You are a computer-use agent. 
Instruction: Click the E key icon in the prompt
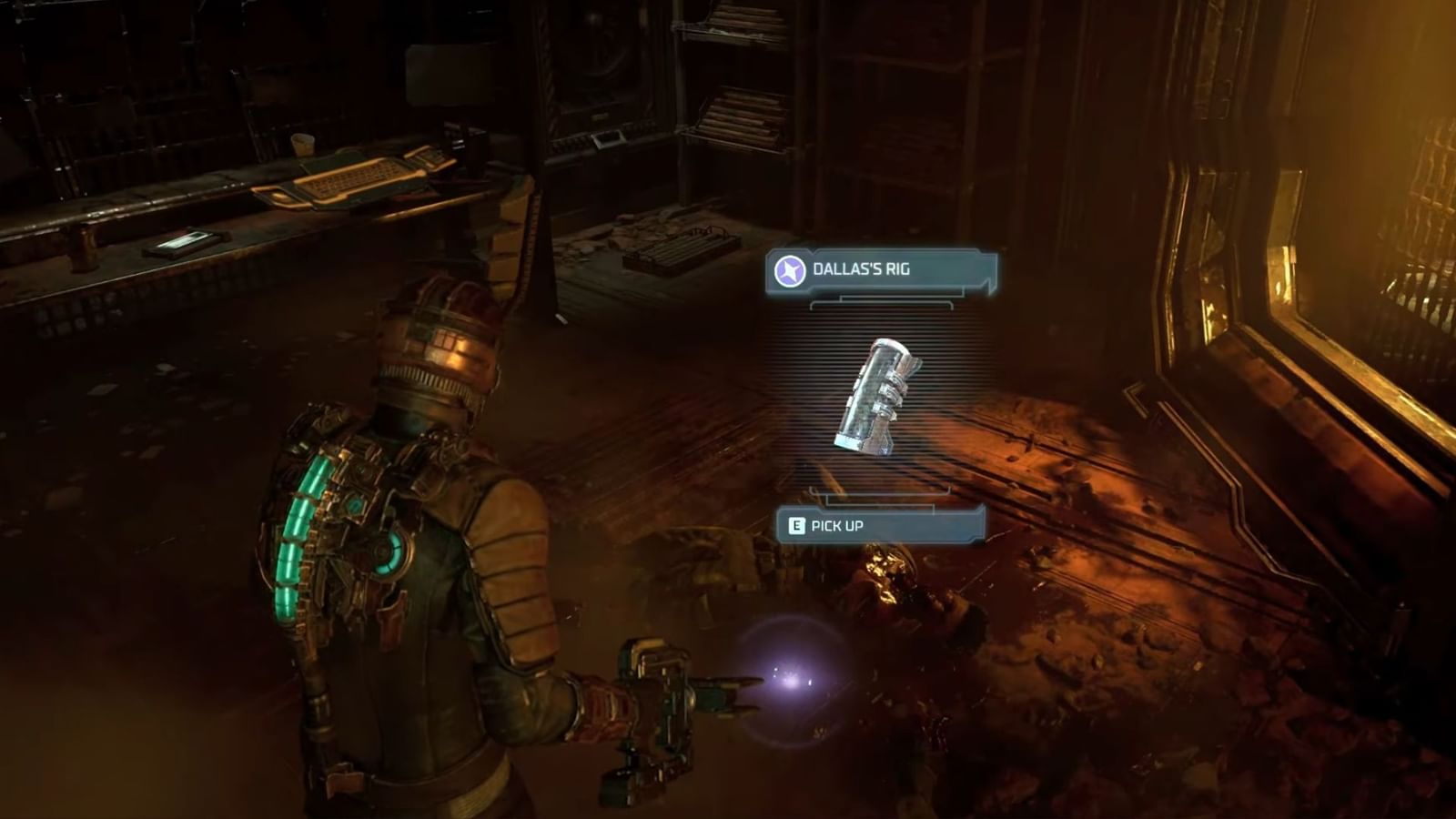[x=796, y=525]
